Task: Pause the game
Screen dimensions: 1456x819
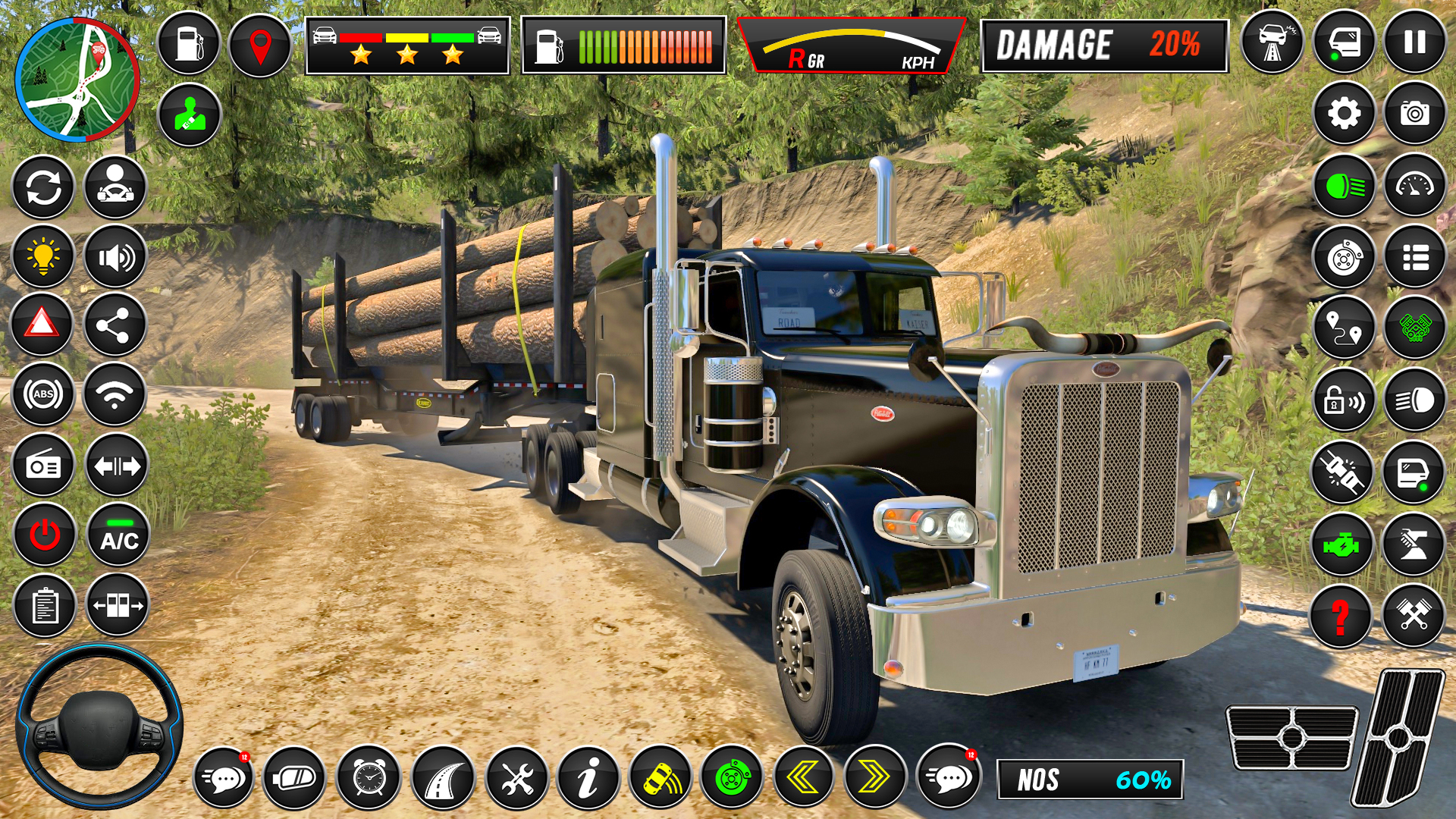Action: pos(1414,42)
